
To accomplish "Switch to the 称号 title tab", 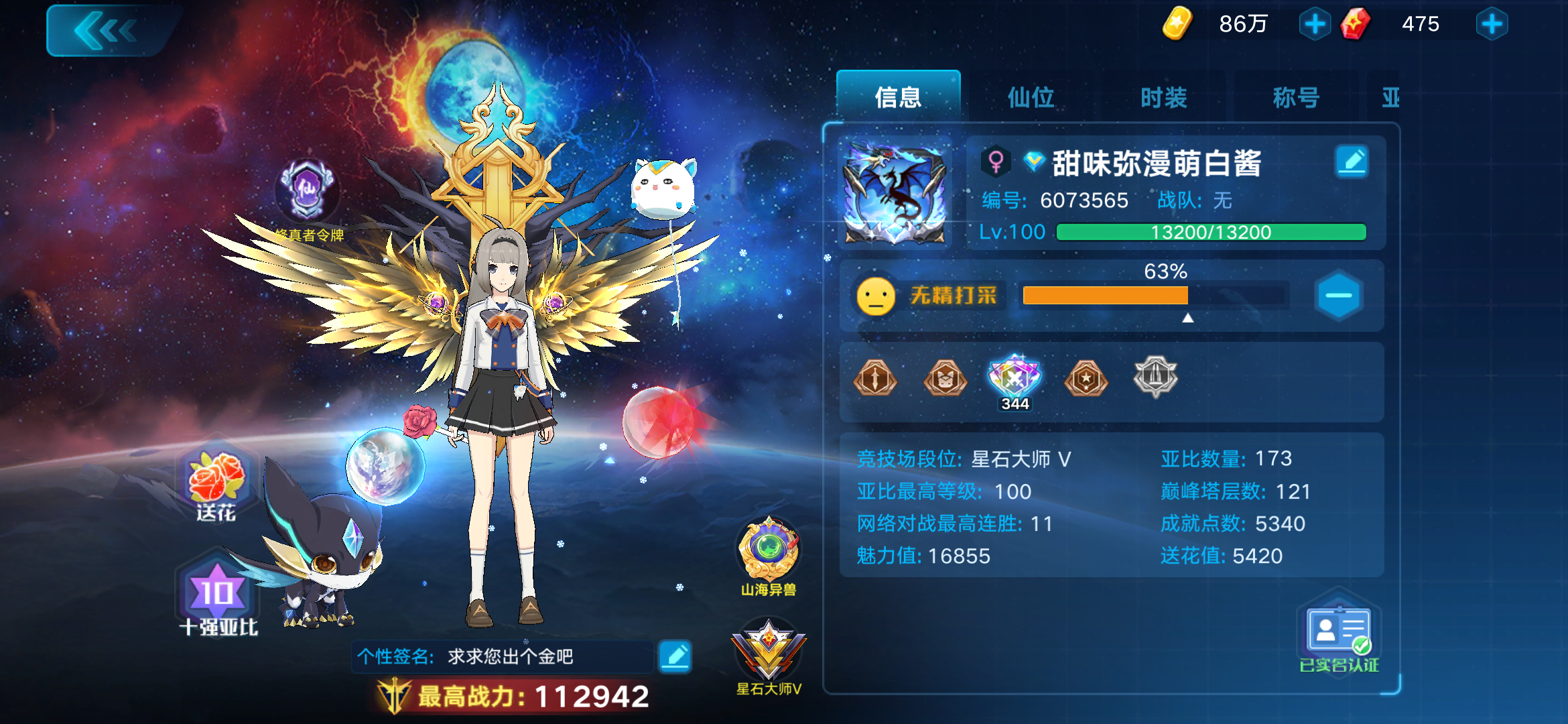I will pyautogui.click(x=1295, y=97).
